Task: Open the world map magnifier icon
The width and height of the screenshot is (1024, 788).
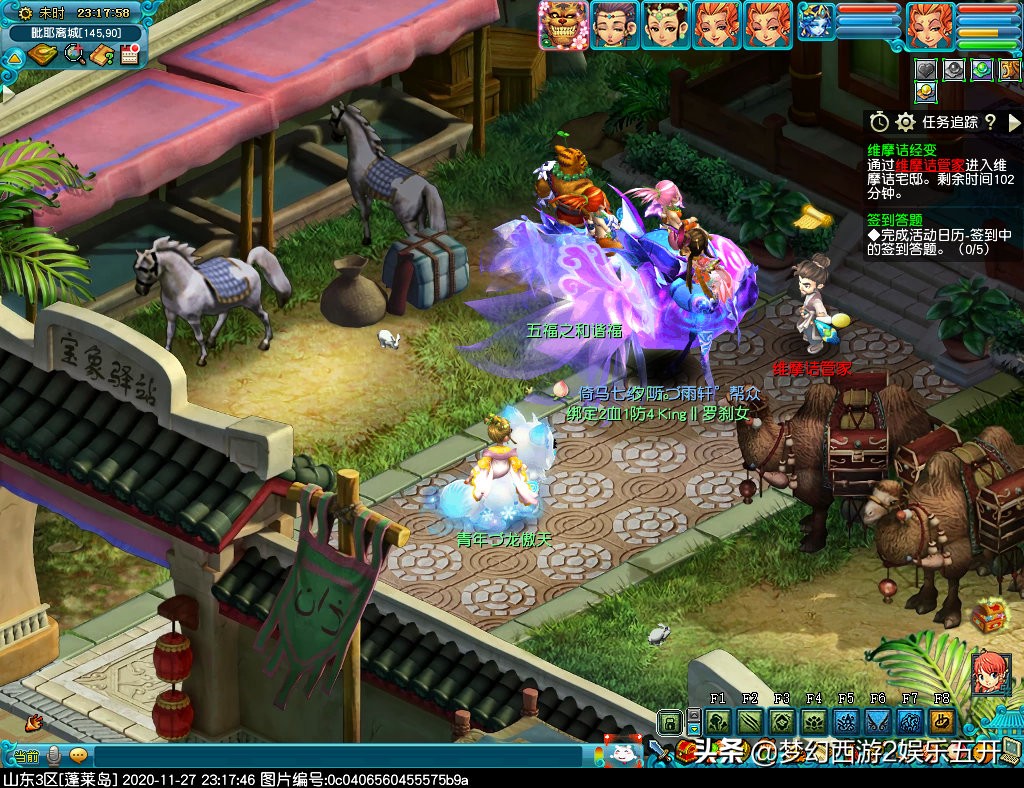Action: (x=73, y=54)
